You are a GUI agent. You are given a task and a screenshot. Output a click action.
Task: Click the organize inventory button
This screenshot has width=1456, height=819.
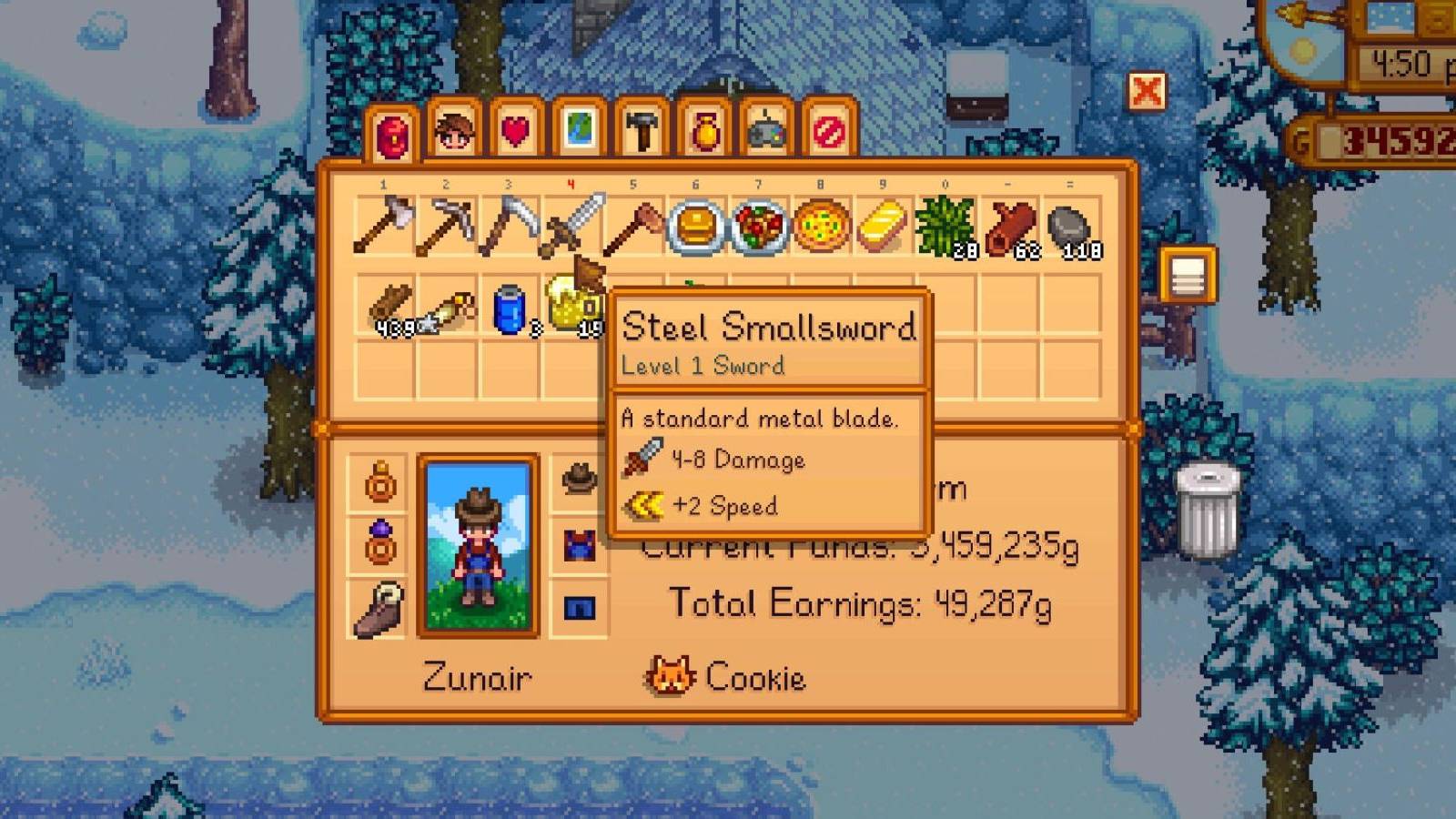1188,273
